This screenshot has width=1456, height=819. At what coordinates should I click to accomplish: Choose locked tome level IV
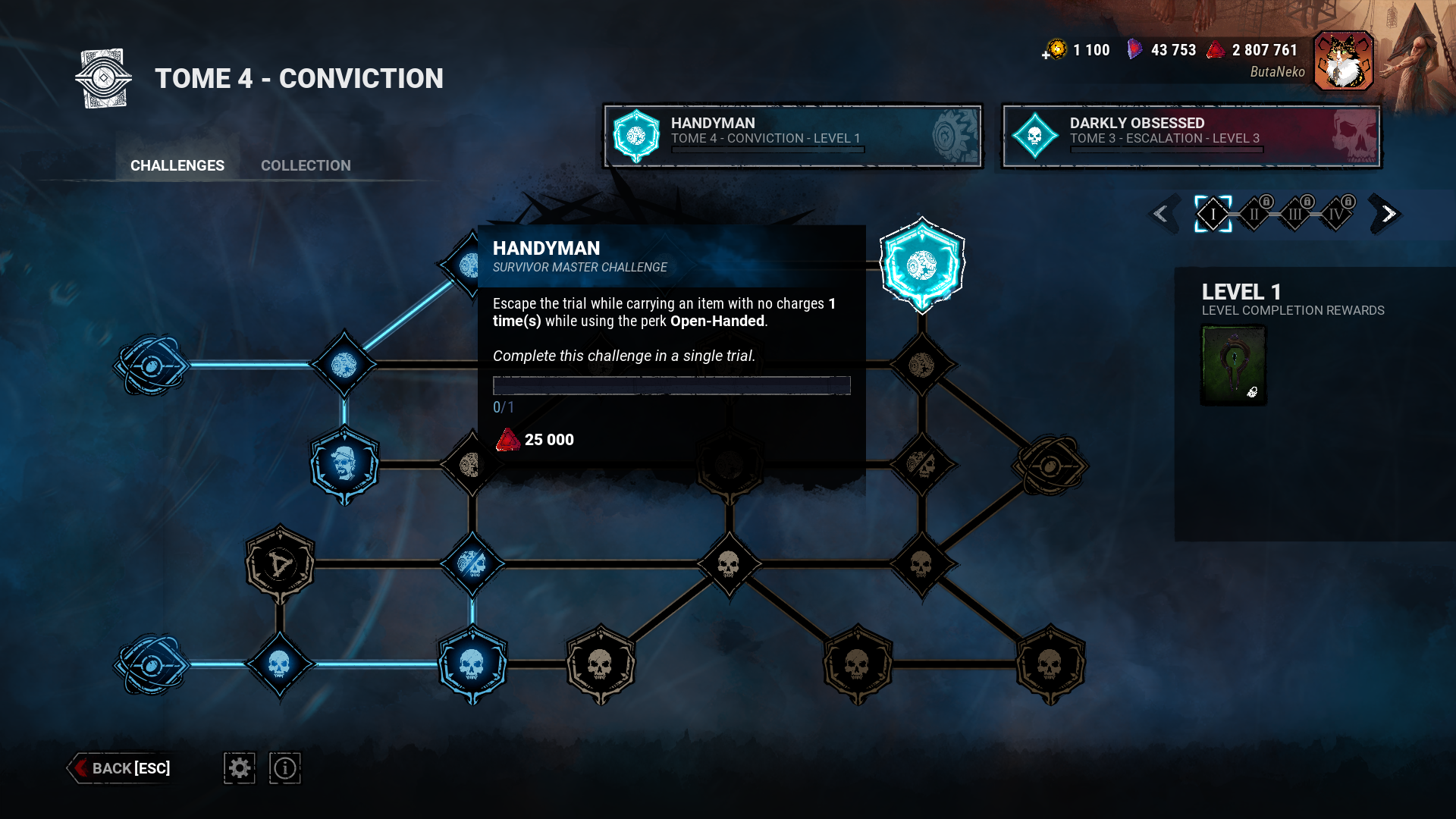click(x=1336, y=214)
